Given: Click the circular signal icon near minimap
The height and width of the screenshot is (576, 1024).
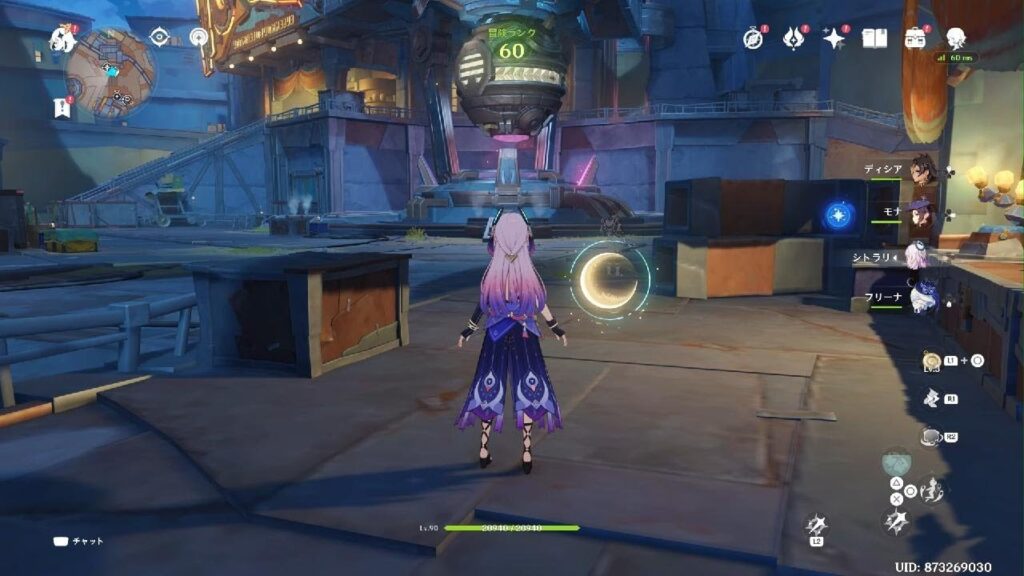Looking at the screenshot, I should pos(198,37).
